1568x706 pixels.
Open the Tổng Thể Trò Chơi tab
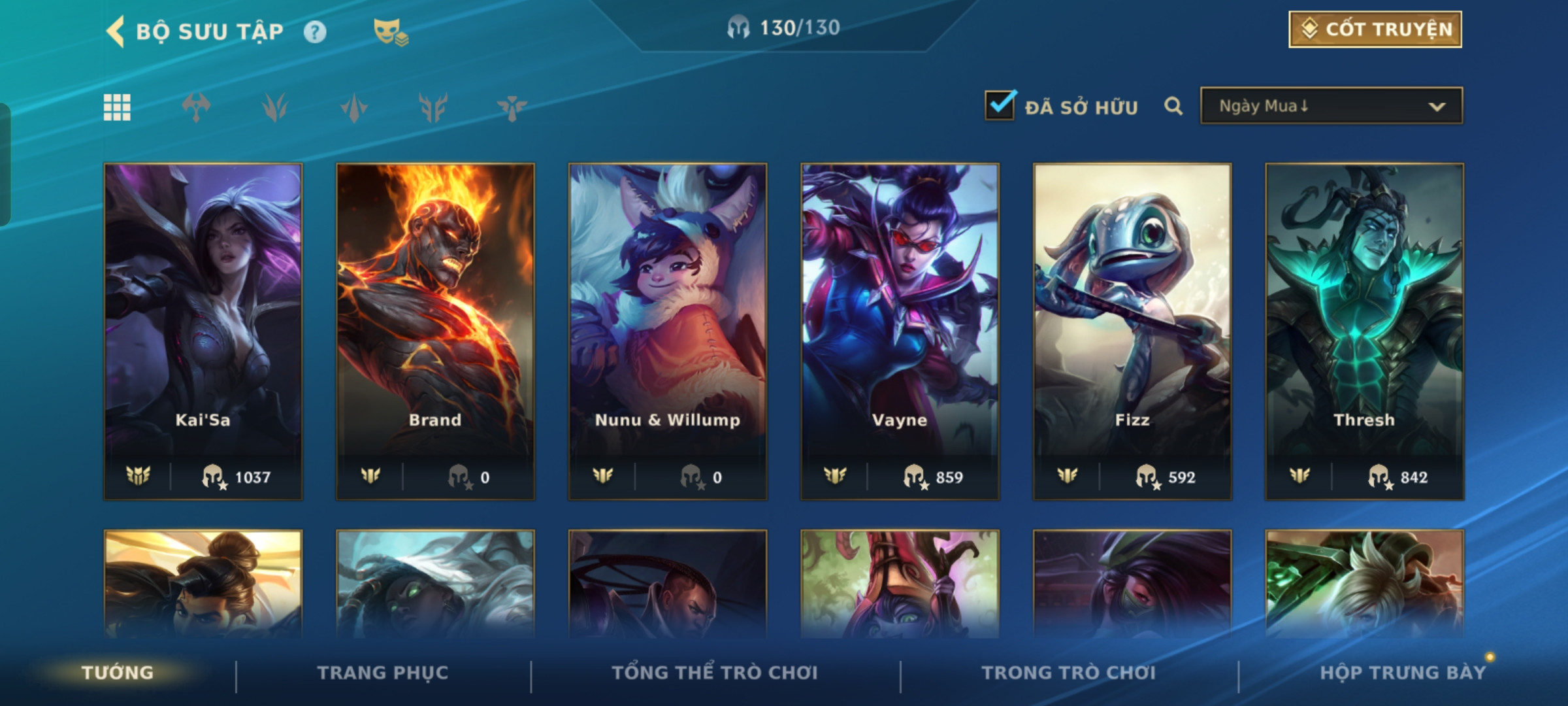[715, 673]
